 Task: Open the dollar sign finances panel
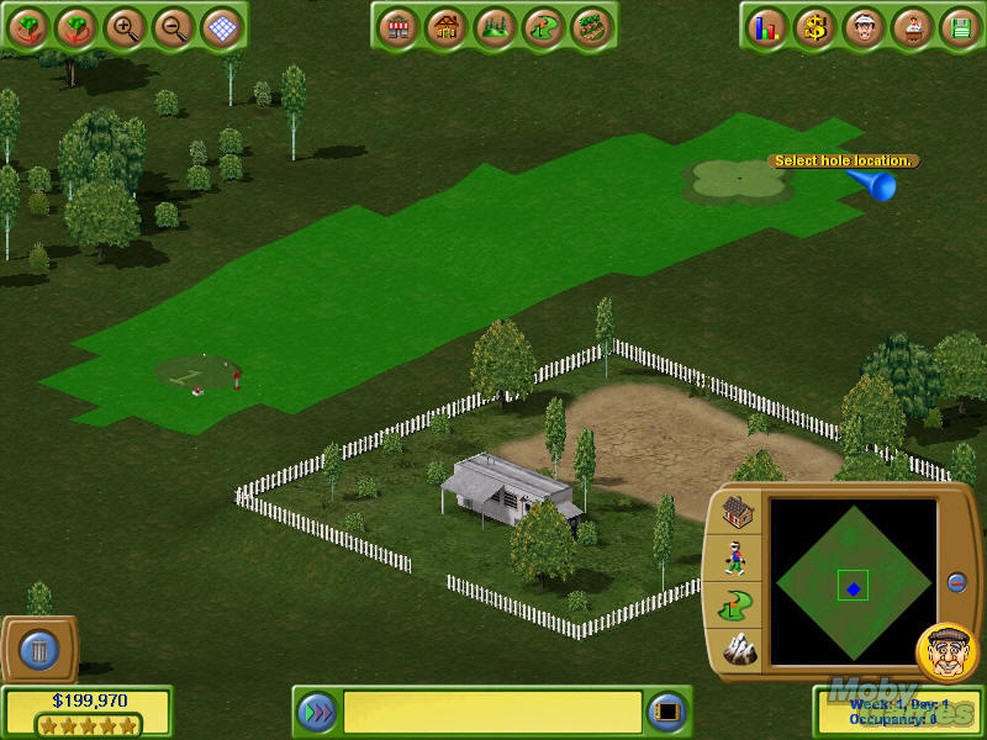tap(815, 28)
